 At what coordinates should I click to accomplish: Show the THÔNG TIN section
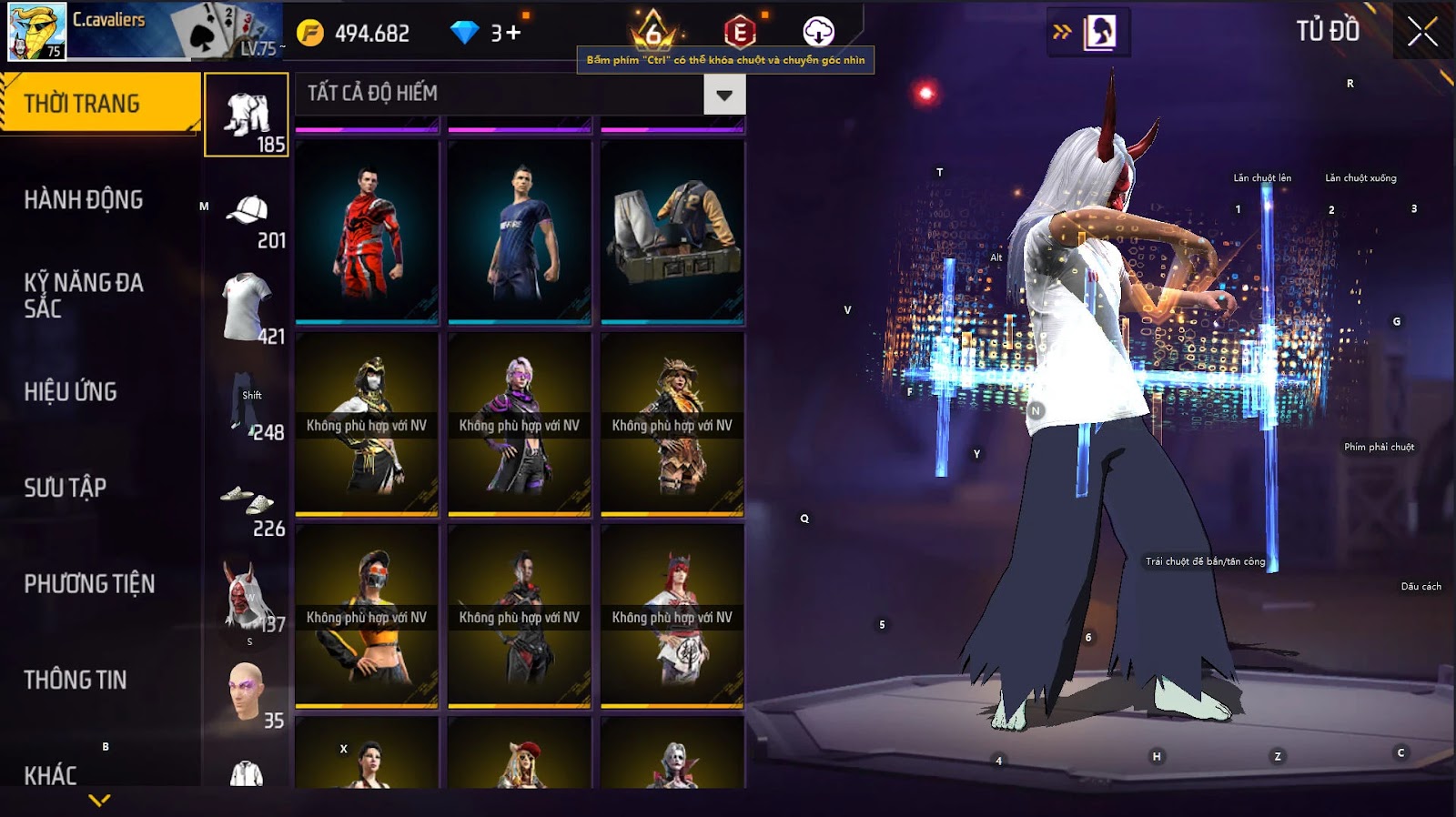(76, 680)
